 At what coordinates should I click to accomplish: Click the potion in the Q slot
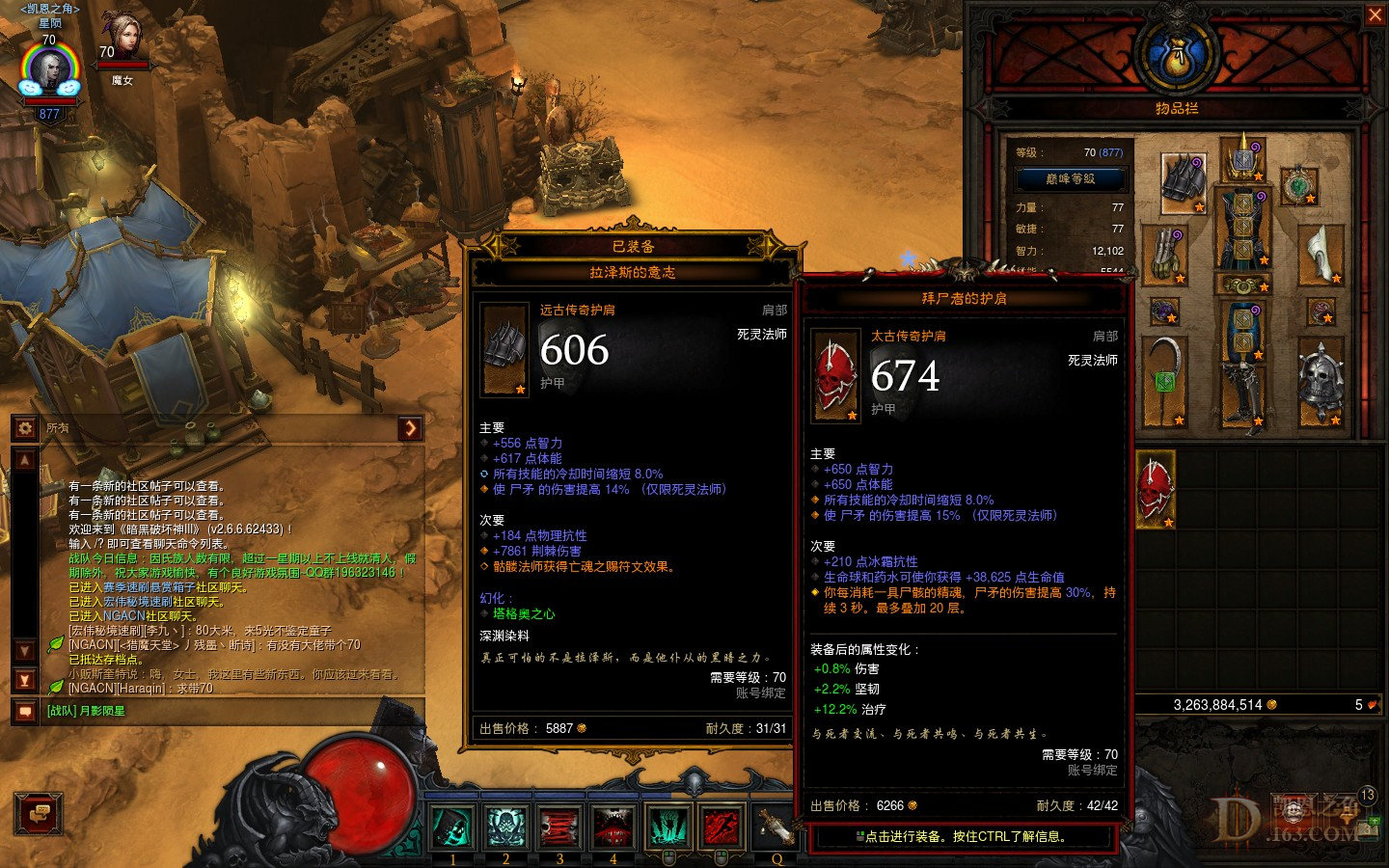[777, 827]
